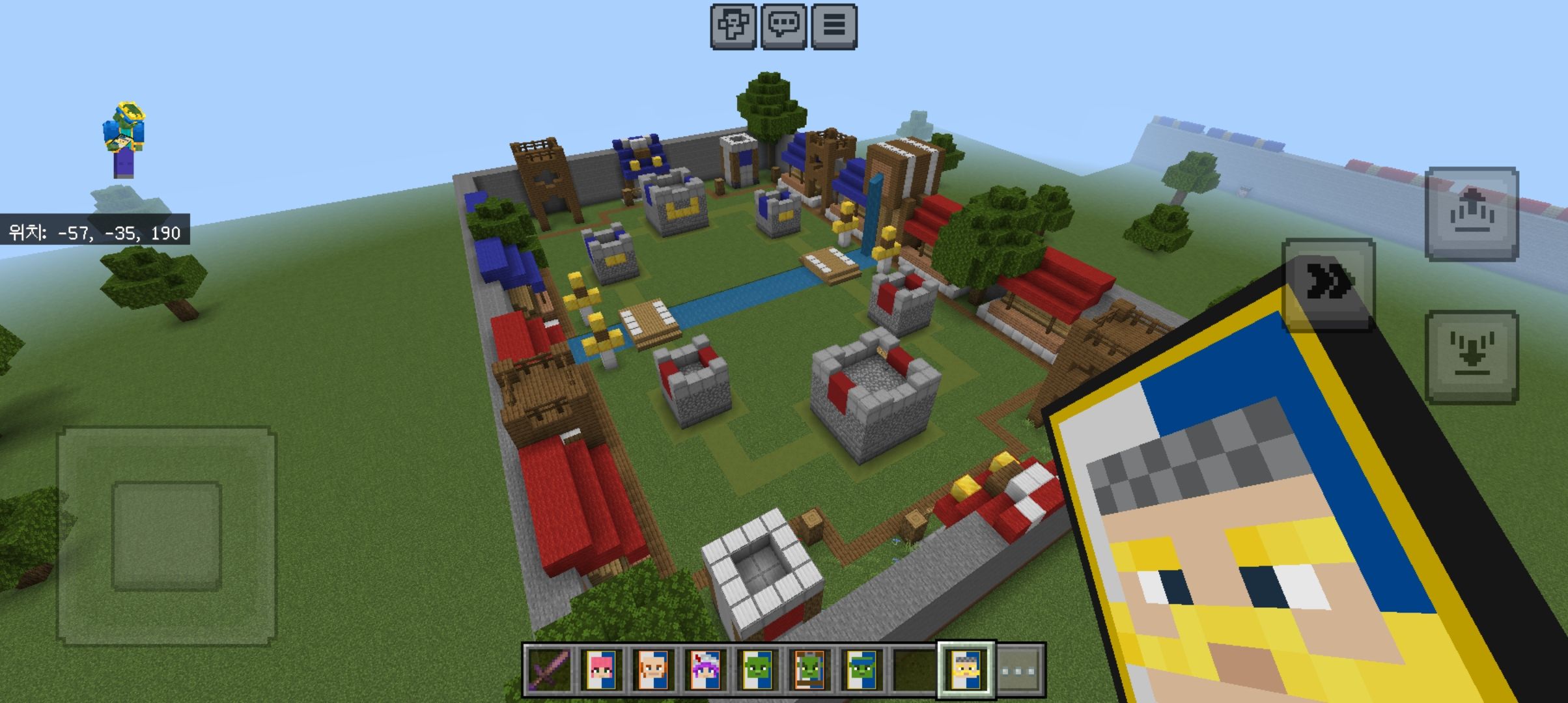Screen dimensions: 1568x703
Task: Open the pause menu hamburger button
Action: [x=833, y=26]
